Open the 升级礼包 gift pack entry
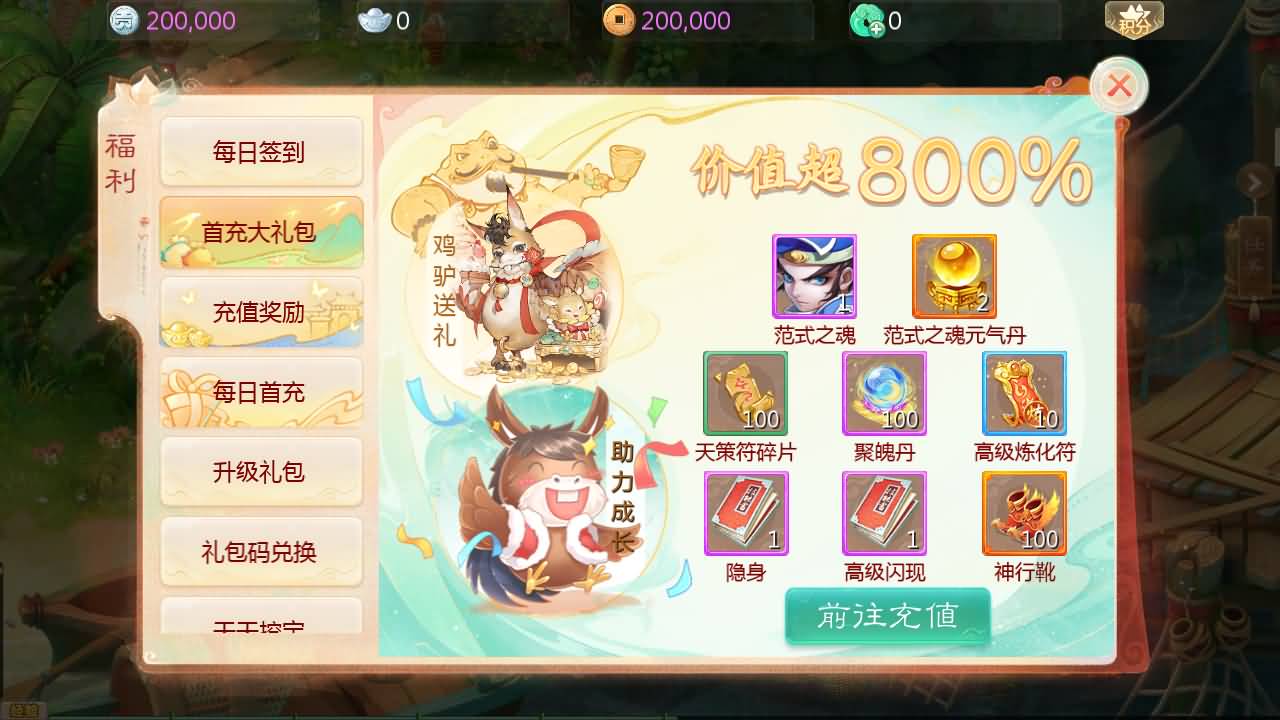This screenshot has width=1280, height=720. (x=261, y=472)
